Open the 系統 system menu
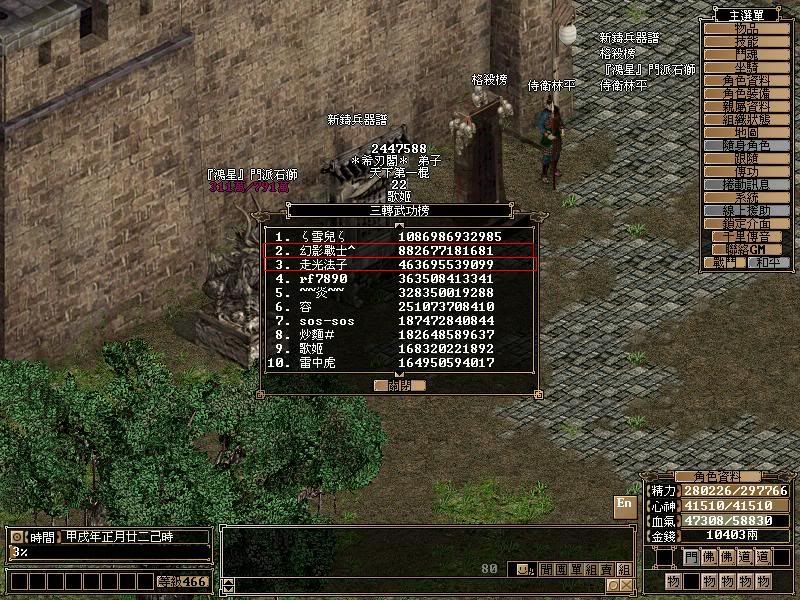The height and width of the screenshot is (600, 800). 747,197
